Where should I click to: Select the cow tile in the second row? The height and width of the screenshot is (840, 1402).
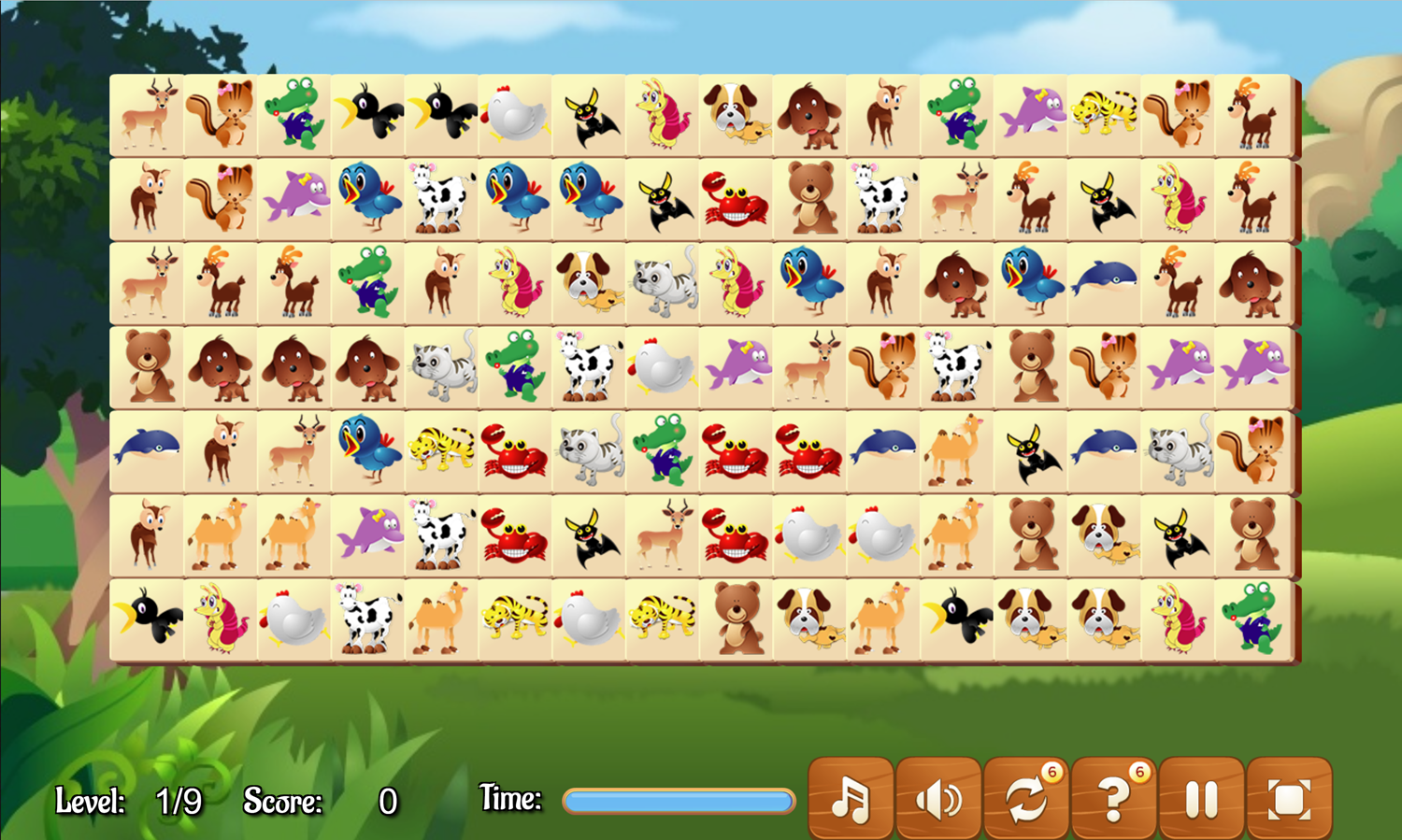pyautogui.click(x=441, y=198)
